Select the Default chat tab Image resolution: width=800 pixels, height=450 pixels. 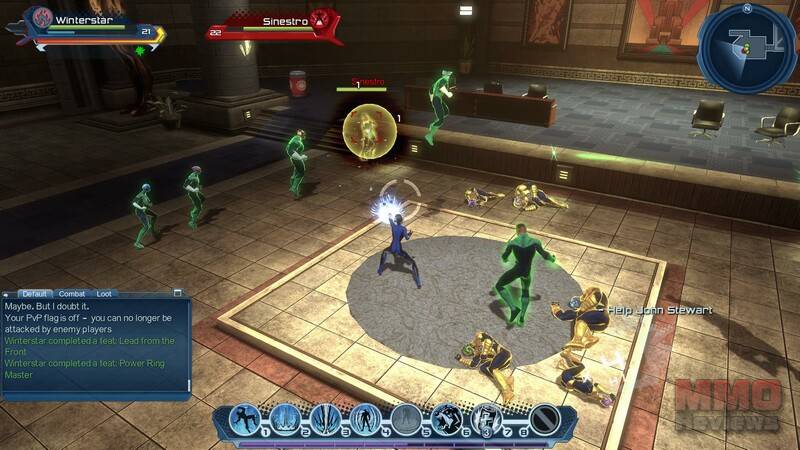[36, 294]
